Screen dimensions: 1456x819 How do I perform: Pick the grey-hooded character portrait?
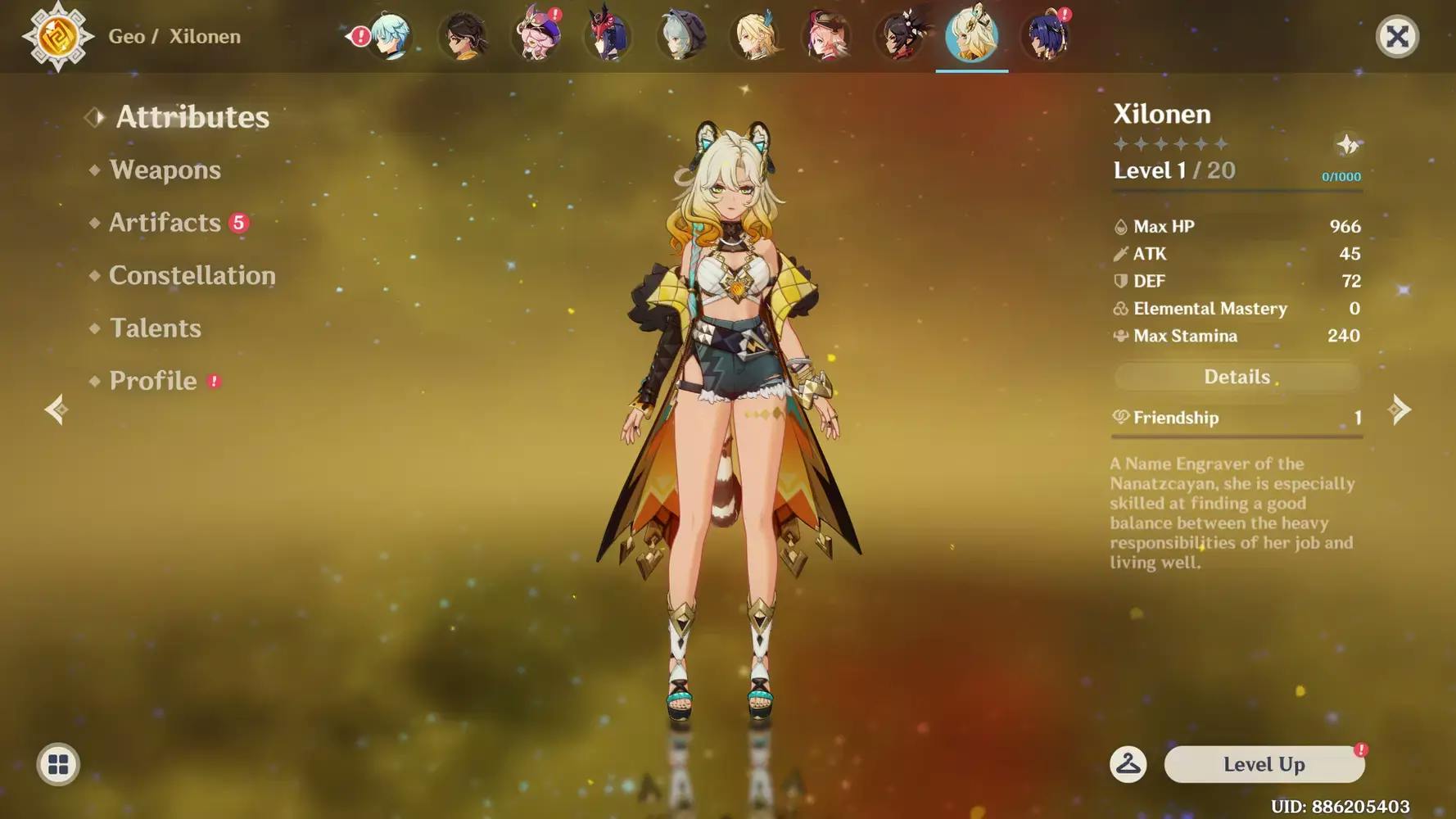click(x=681, y=36)
